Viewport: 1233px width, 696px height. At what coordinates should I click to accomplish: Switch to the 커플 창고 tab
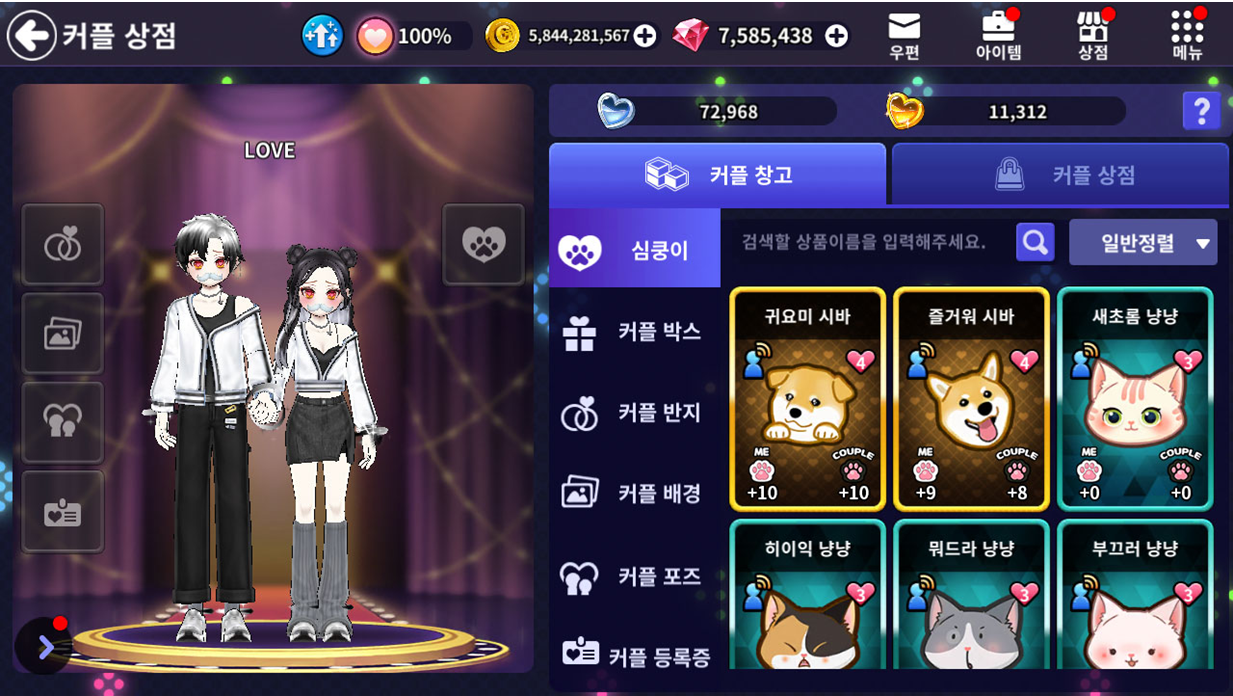(717, 175)
